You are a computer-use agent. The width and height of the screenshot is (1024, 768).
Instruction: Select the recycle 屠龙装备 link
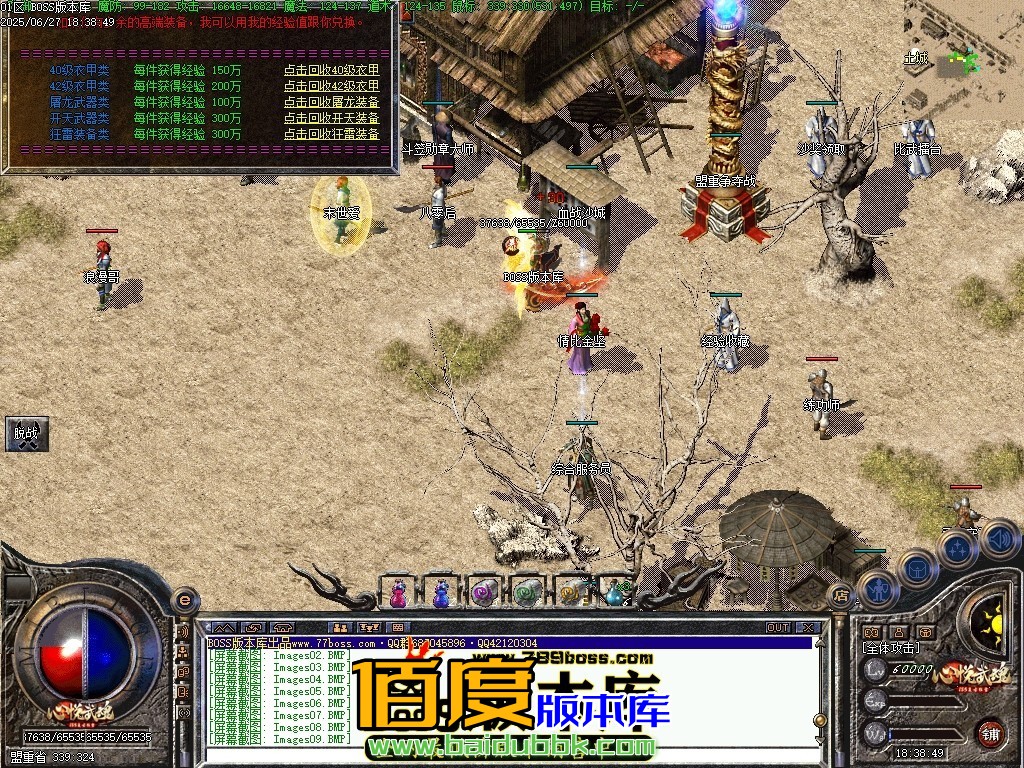[x=331, y=102]
